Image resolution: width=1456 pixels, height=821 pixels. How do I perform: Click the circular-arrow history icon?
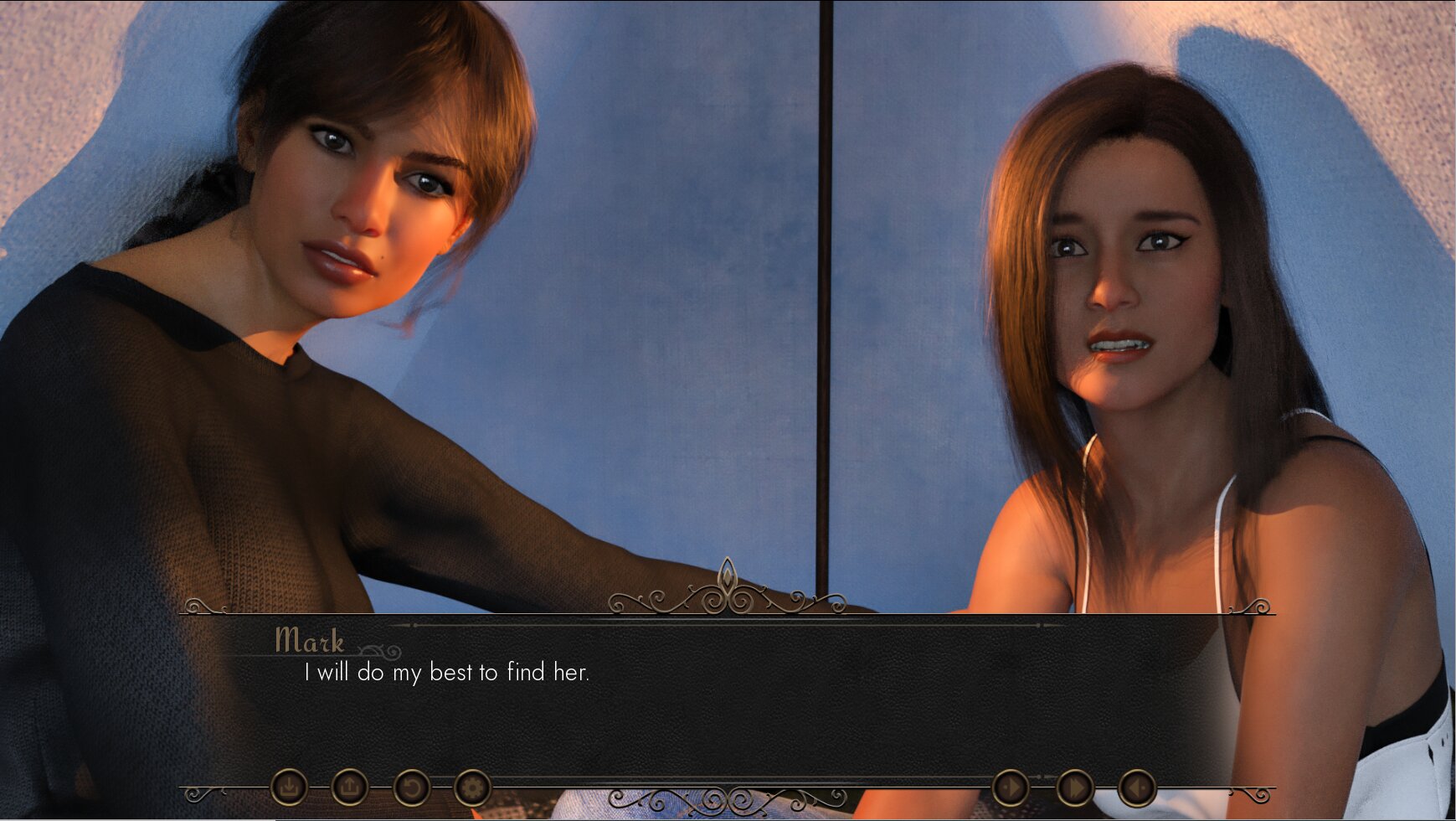point(411,787)
